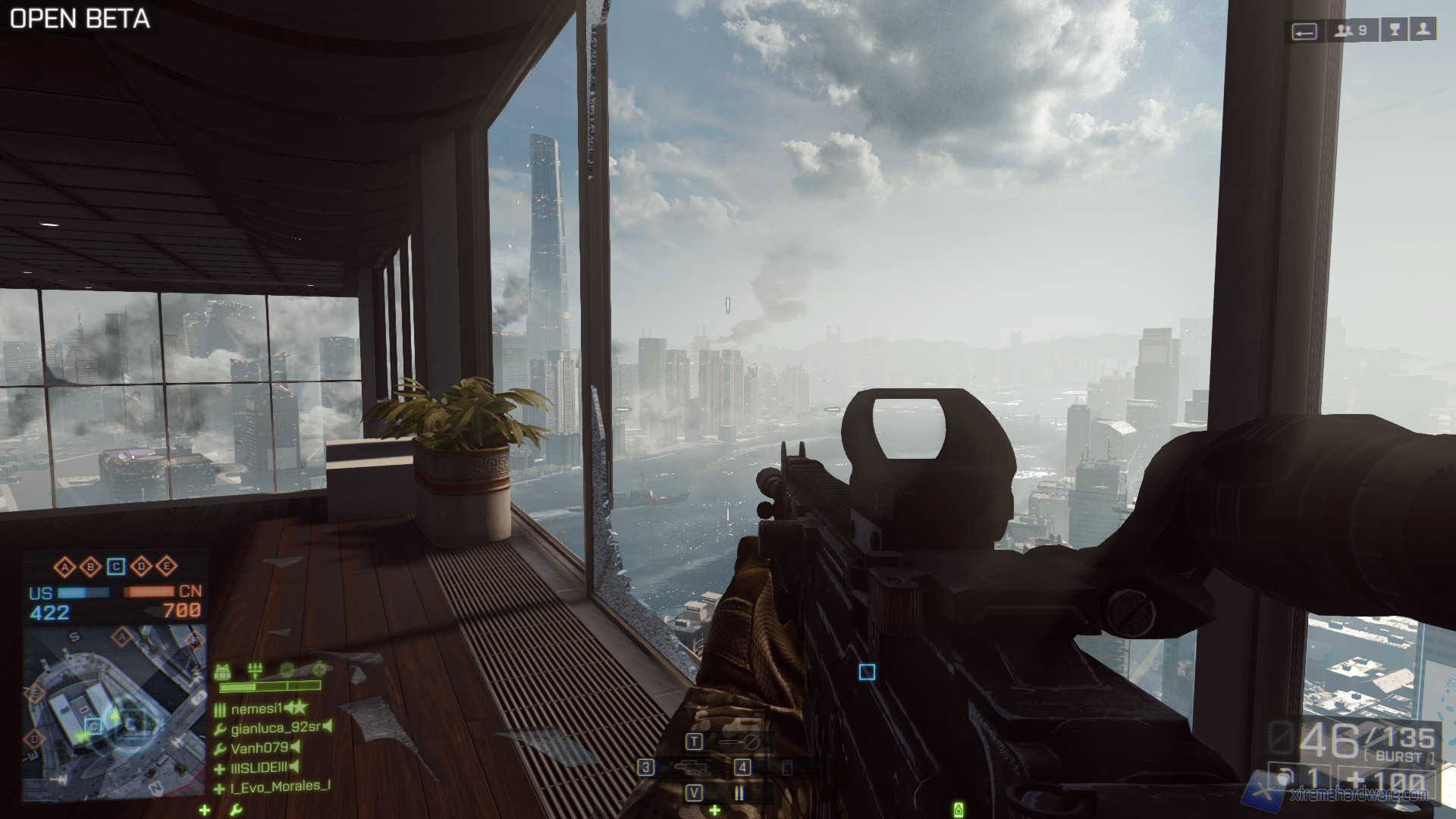
Task: Select highlighted capture point C in objective row
Action: (x=116, y=566)
